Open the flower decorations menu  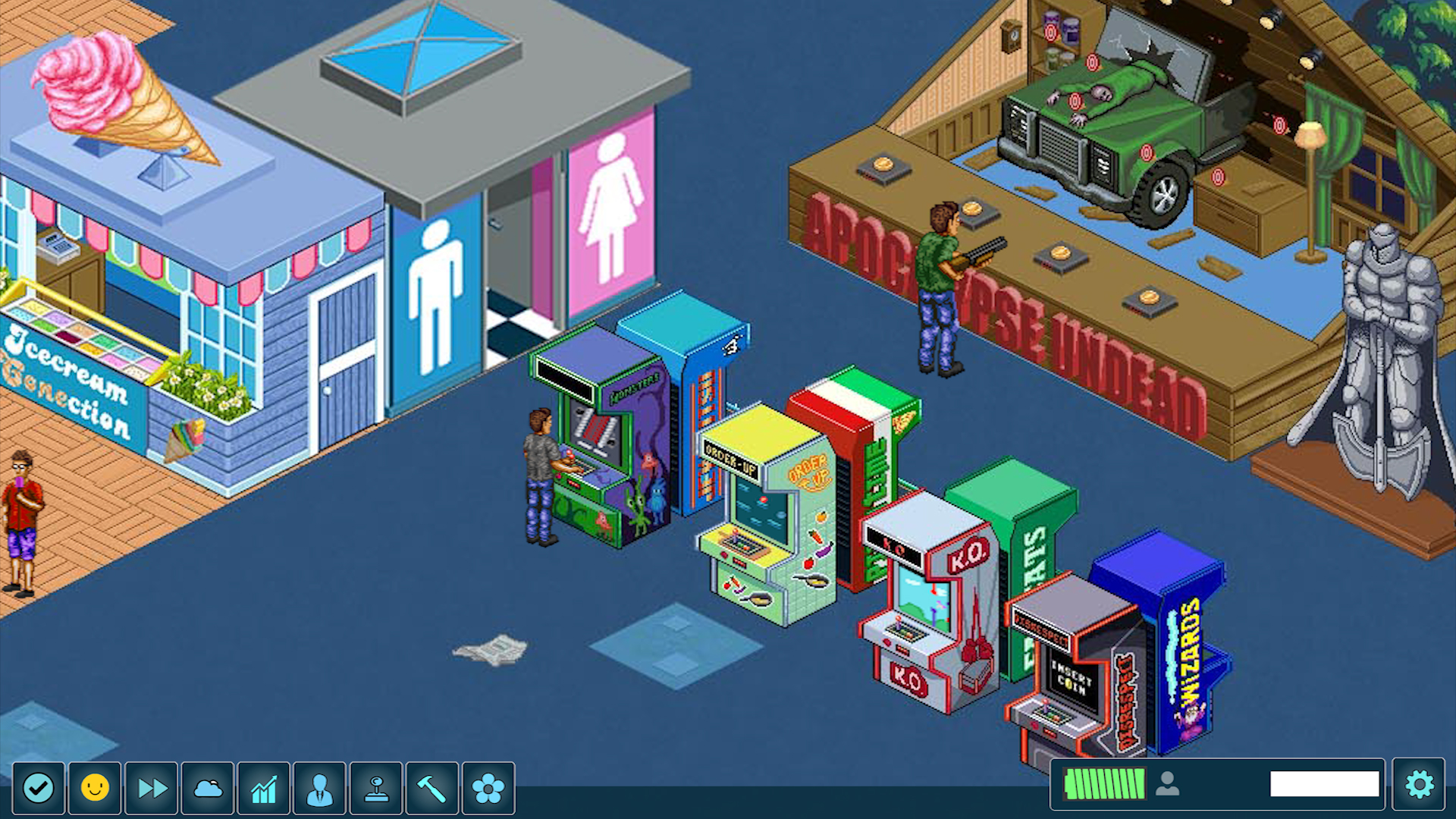[488, 786]
